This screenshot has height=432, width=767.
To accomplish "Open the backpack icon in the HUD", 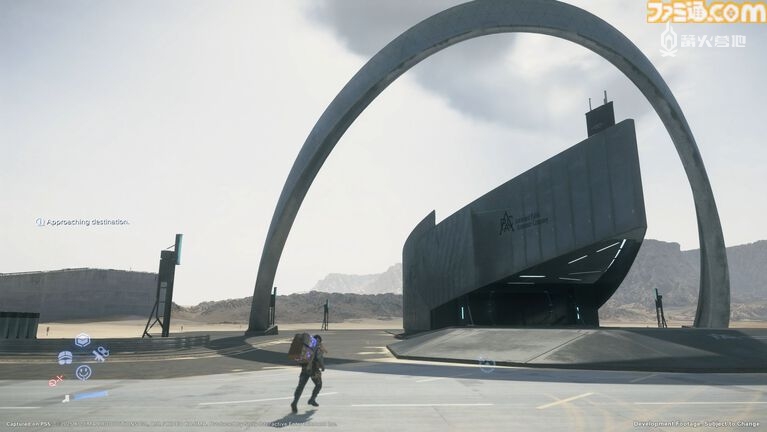I will tap(65, 357).
